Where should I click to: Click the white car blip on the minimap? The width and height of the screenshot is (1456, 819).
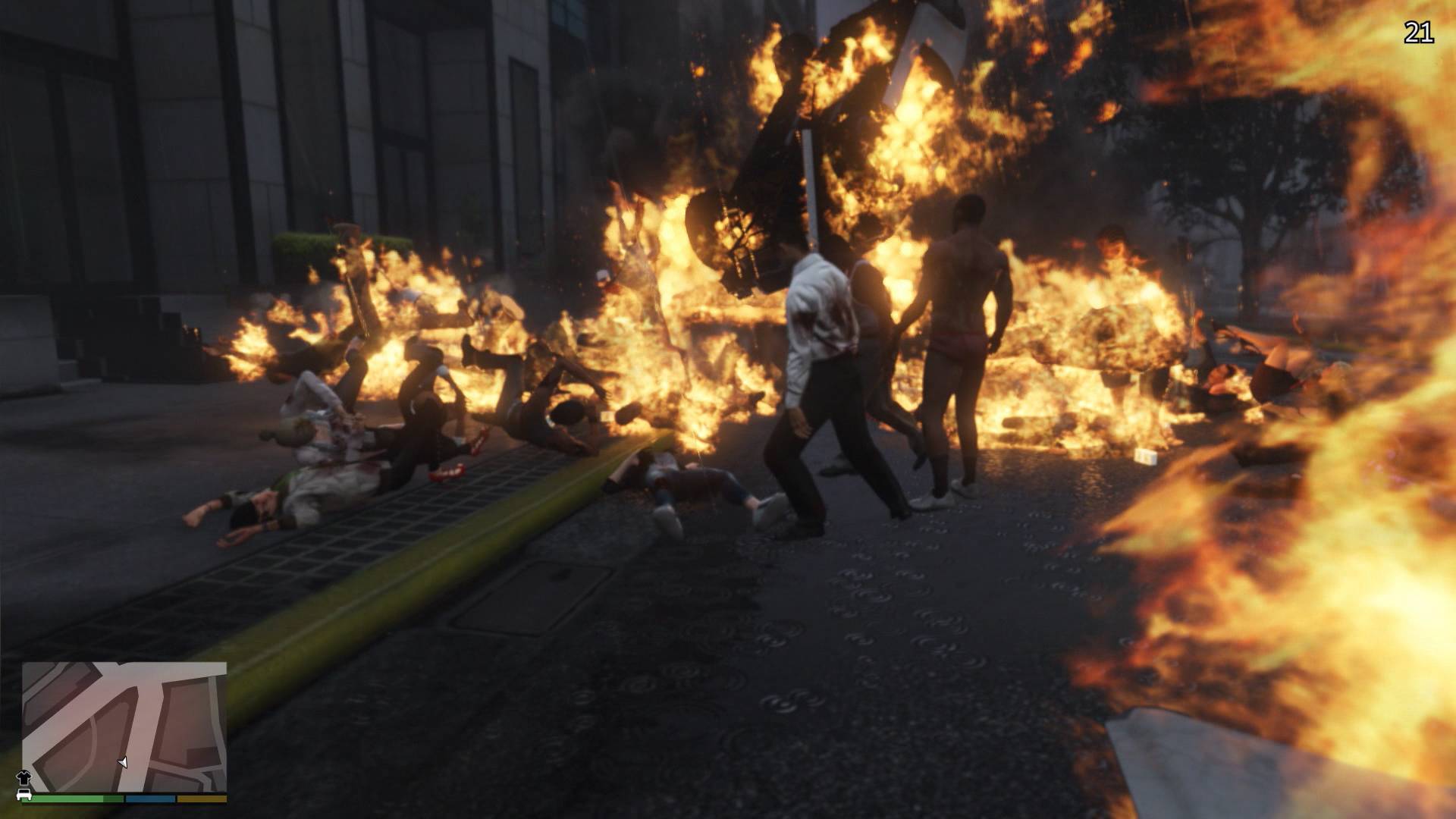24,793
